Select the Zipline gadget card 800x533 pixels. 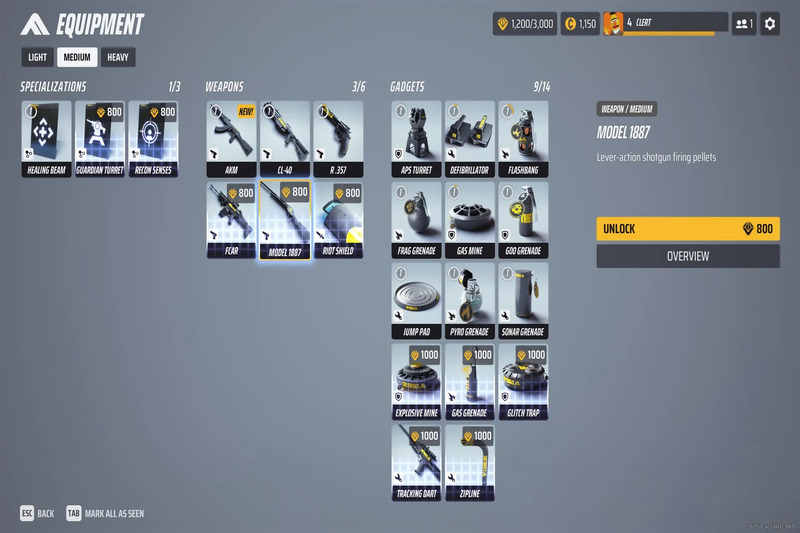click(470, 462)
